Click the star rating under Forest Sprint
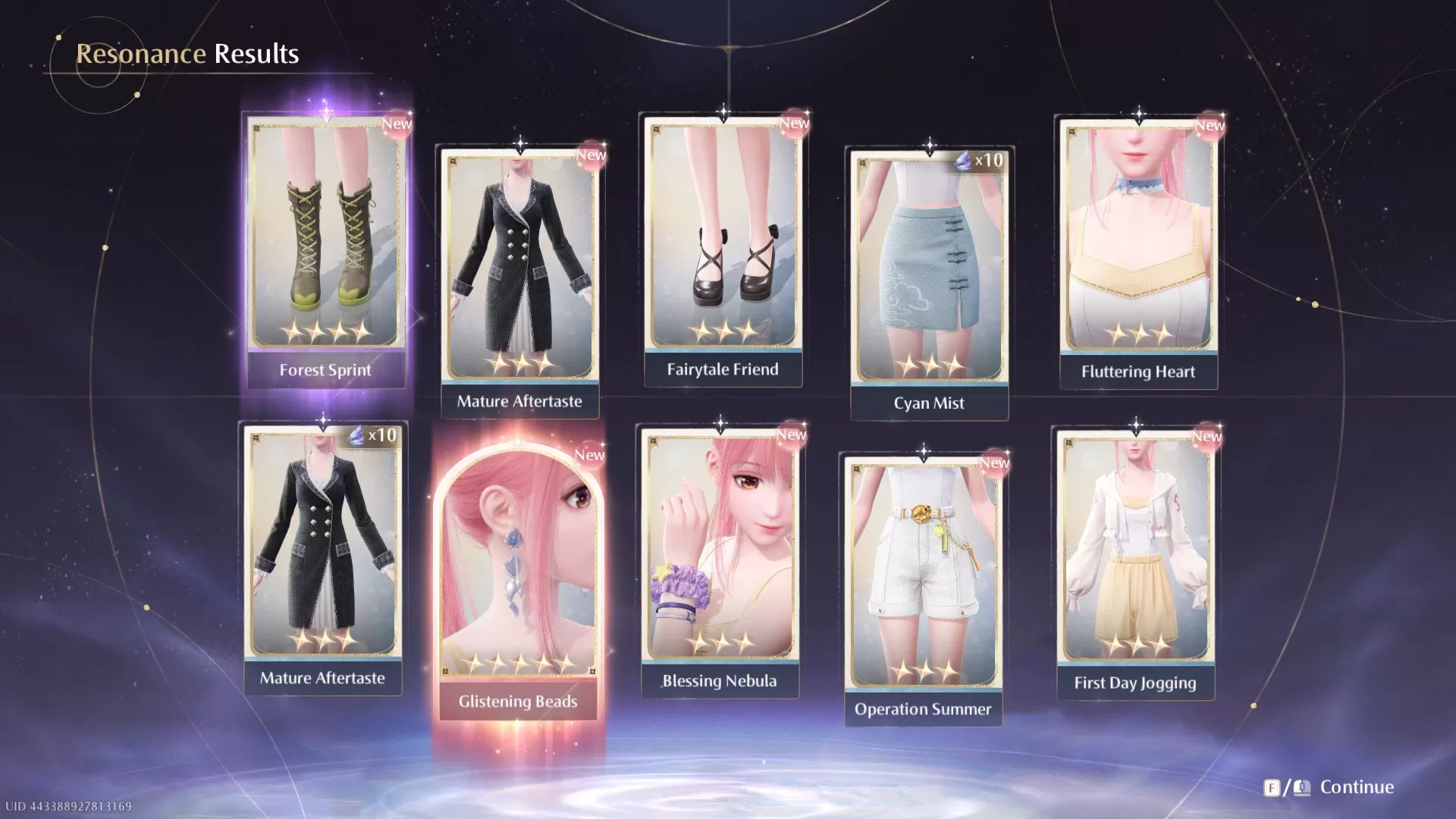1456x819 pixels. pyautogui.click(x=326, y=331)
